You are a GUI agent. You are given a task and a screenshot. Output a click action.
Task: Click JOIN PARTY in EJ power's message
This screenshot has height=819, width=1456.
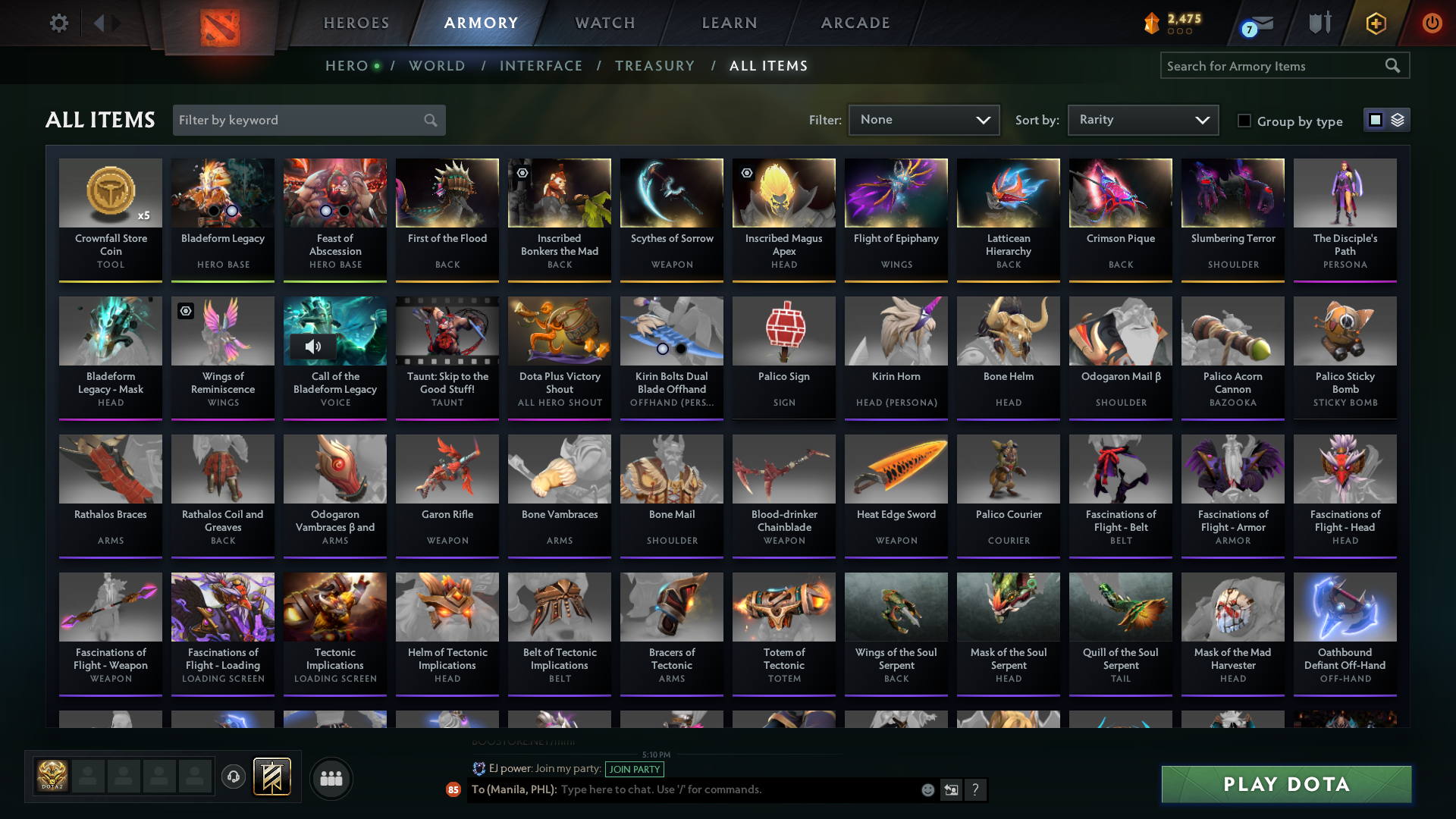(635, 769)
